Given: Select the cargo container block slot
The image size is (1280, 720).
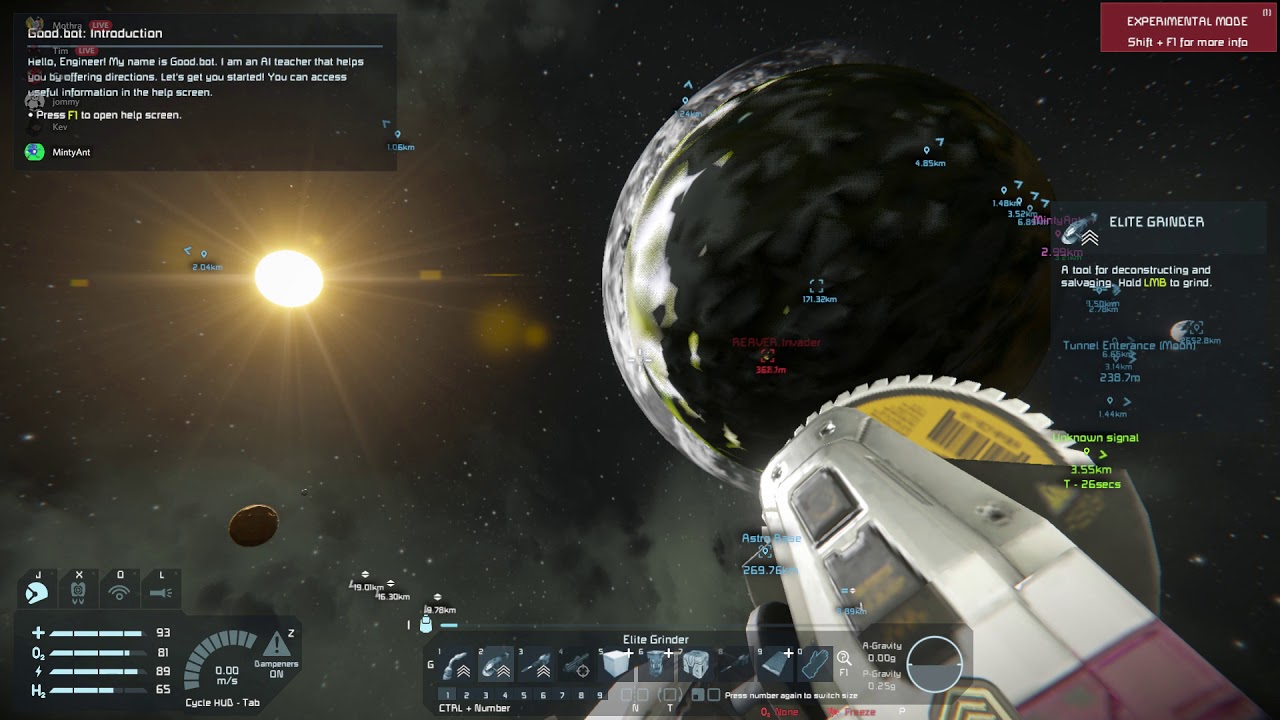Looking at the screenshot, I should 696,665.
